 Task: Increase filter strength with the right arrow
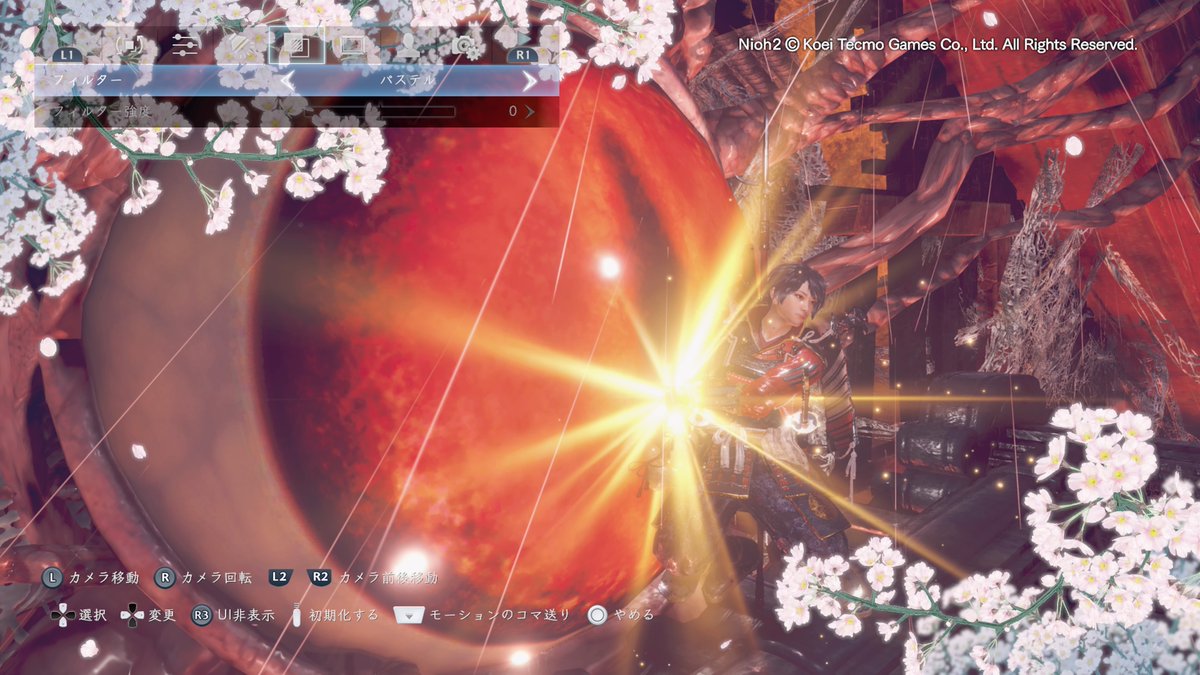[530, 111]
